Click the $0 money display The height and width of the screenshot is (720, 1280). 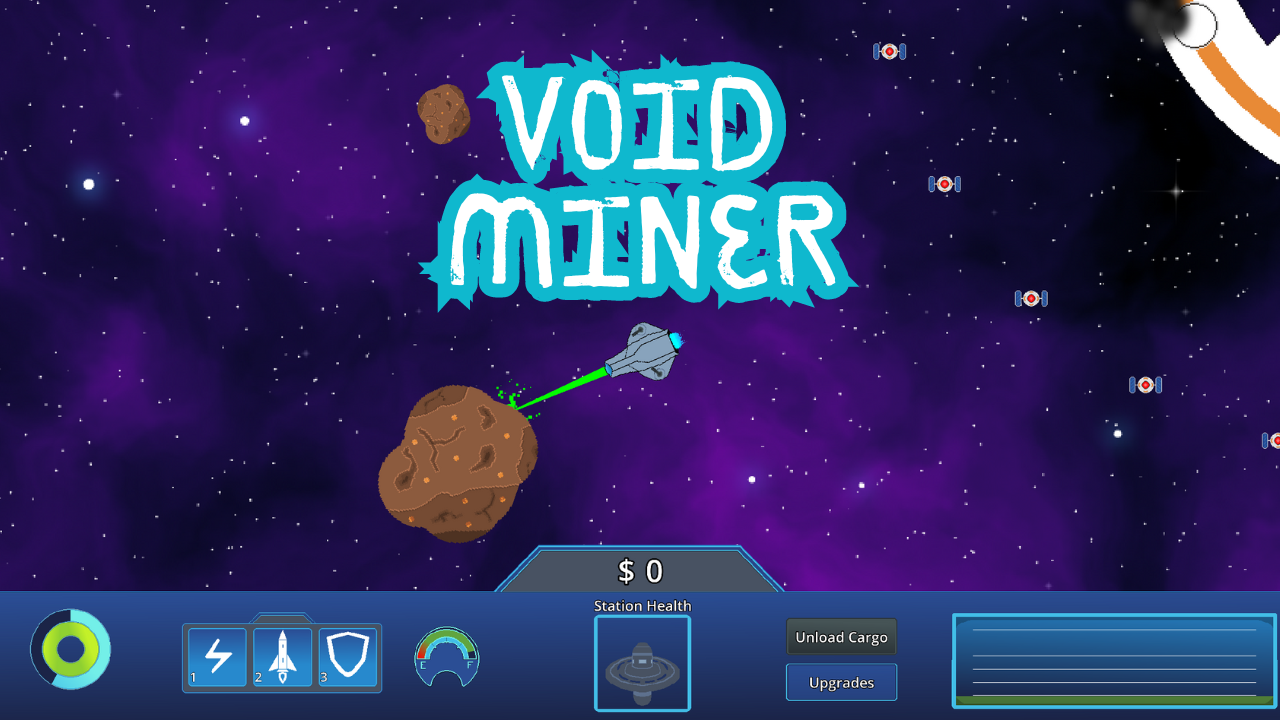click(641, 570)
